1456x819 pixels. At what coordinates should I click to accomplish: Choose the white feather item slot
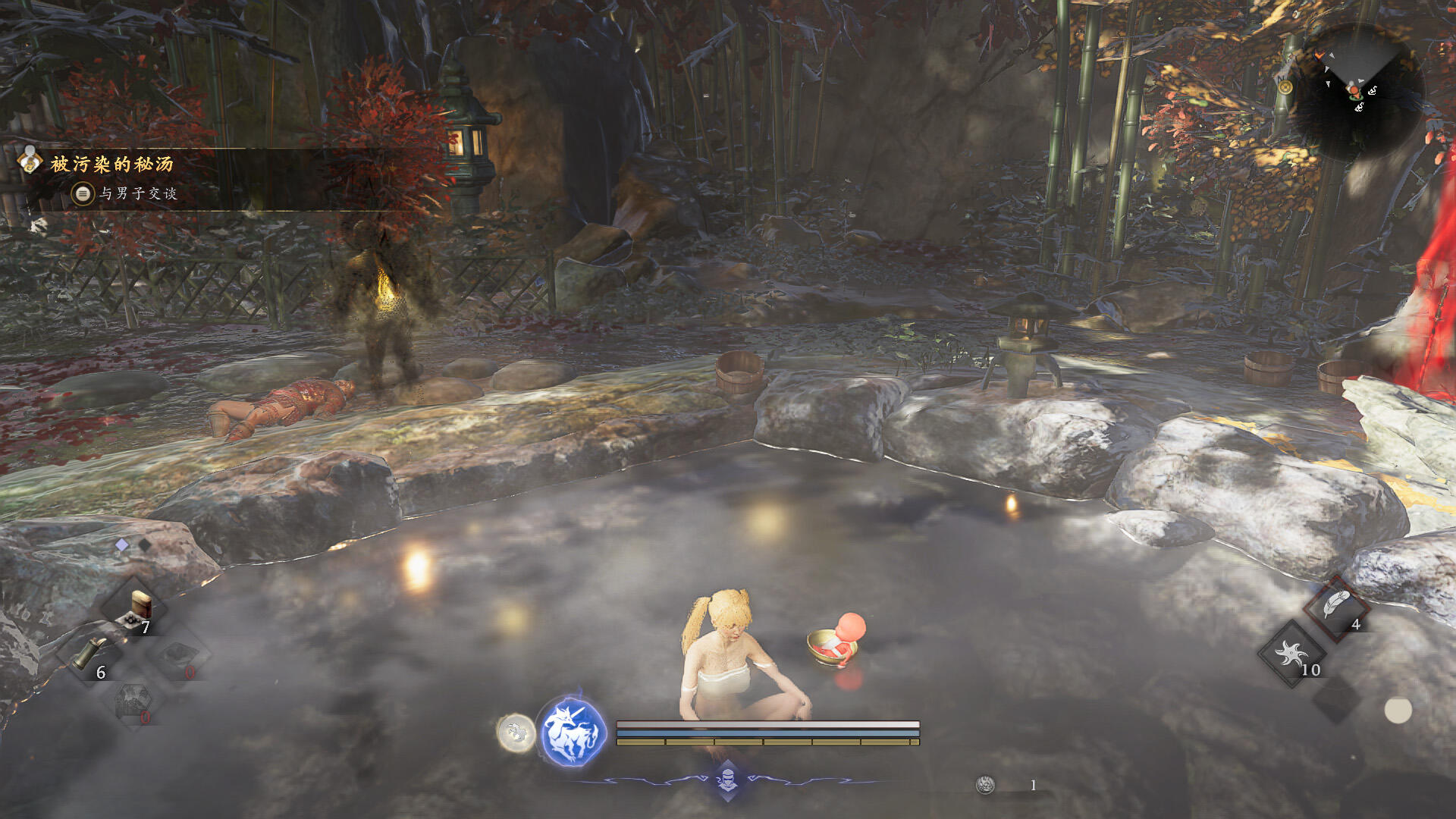tap(1335, 606)
